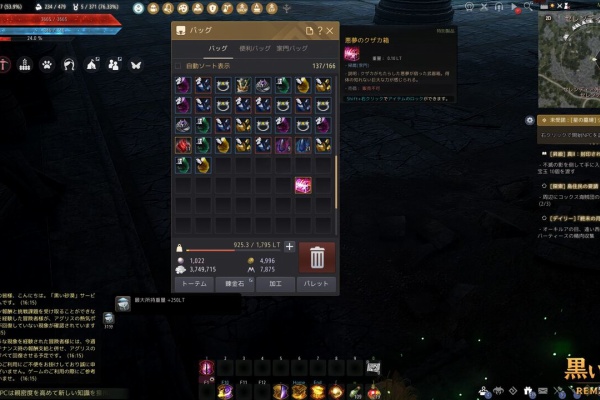Open the パレット button

click(316, 284)
